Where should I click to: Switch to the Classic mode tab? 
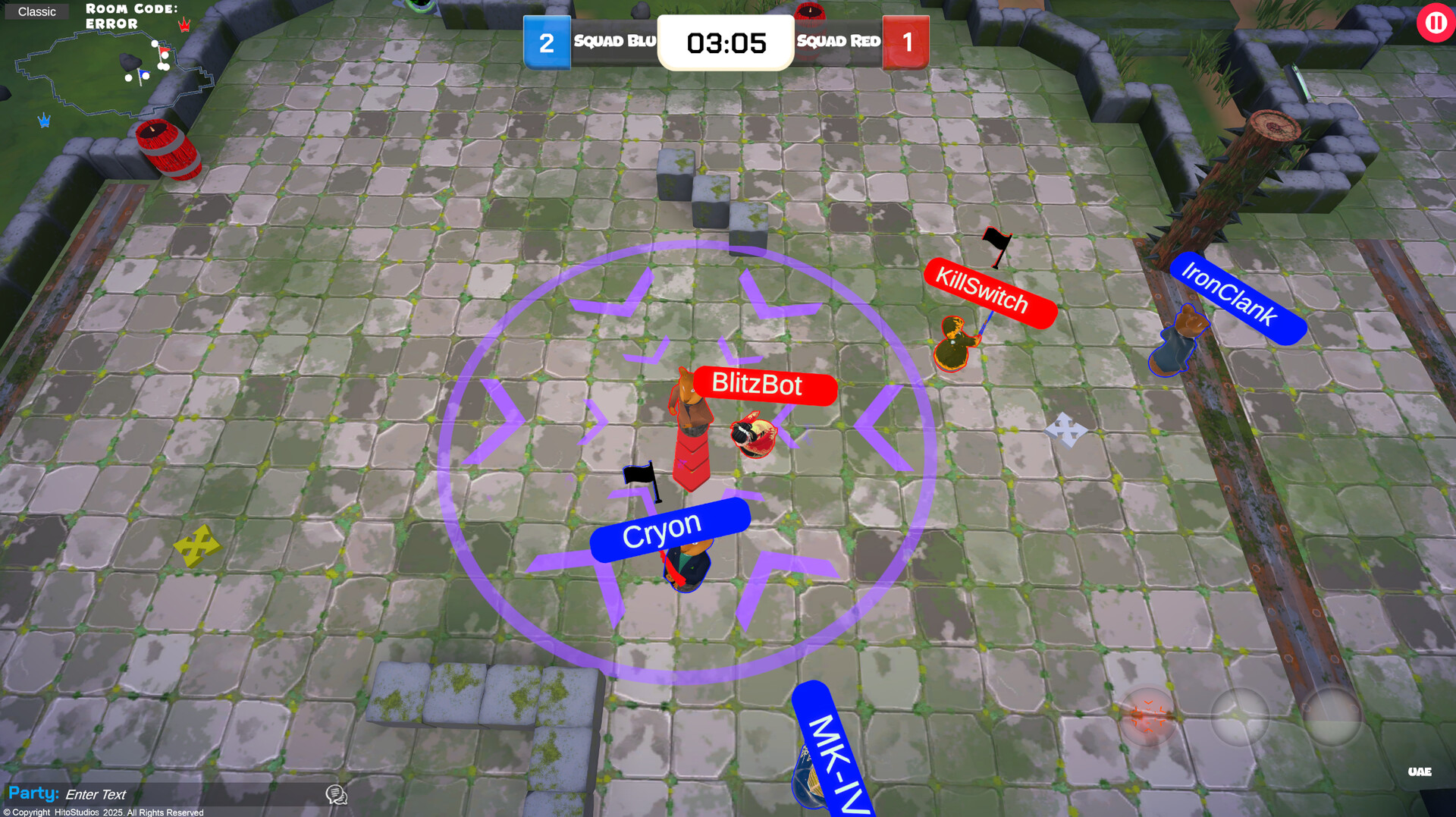(36, 11)
